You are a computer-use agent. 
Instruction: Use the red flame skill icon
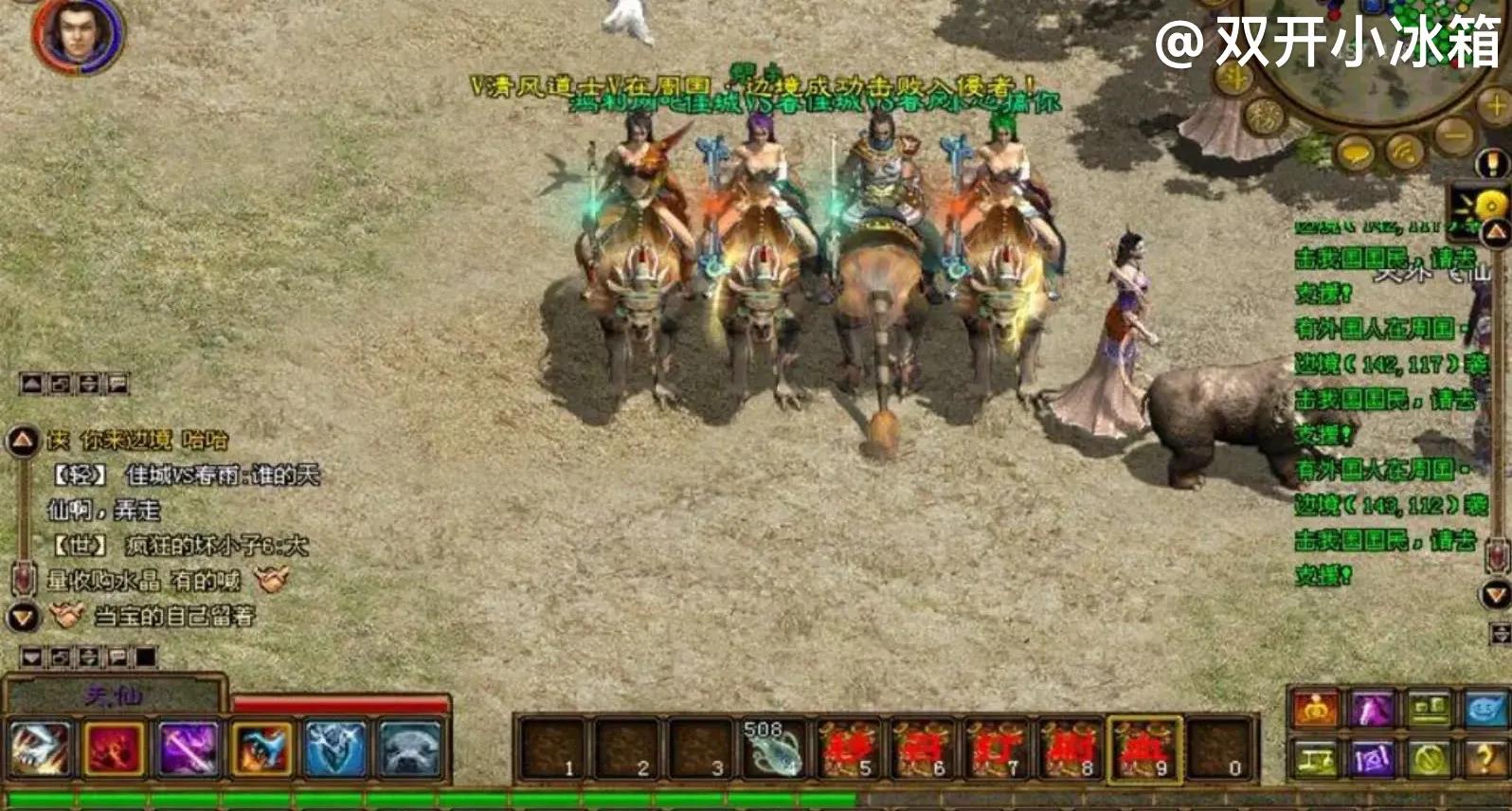click(115, 749)
